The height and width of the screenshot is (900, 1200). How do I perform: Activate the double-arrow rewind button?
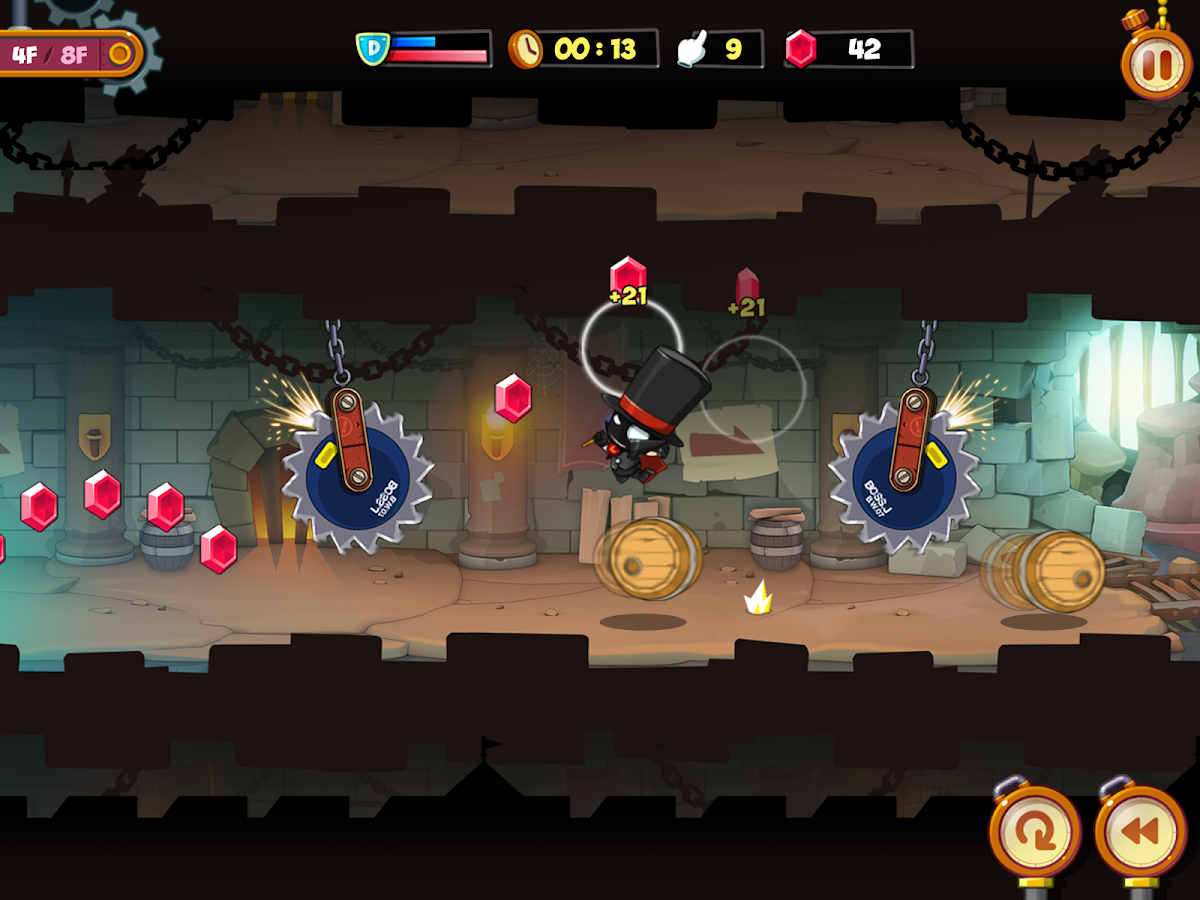[1140, 832]
